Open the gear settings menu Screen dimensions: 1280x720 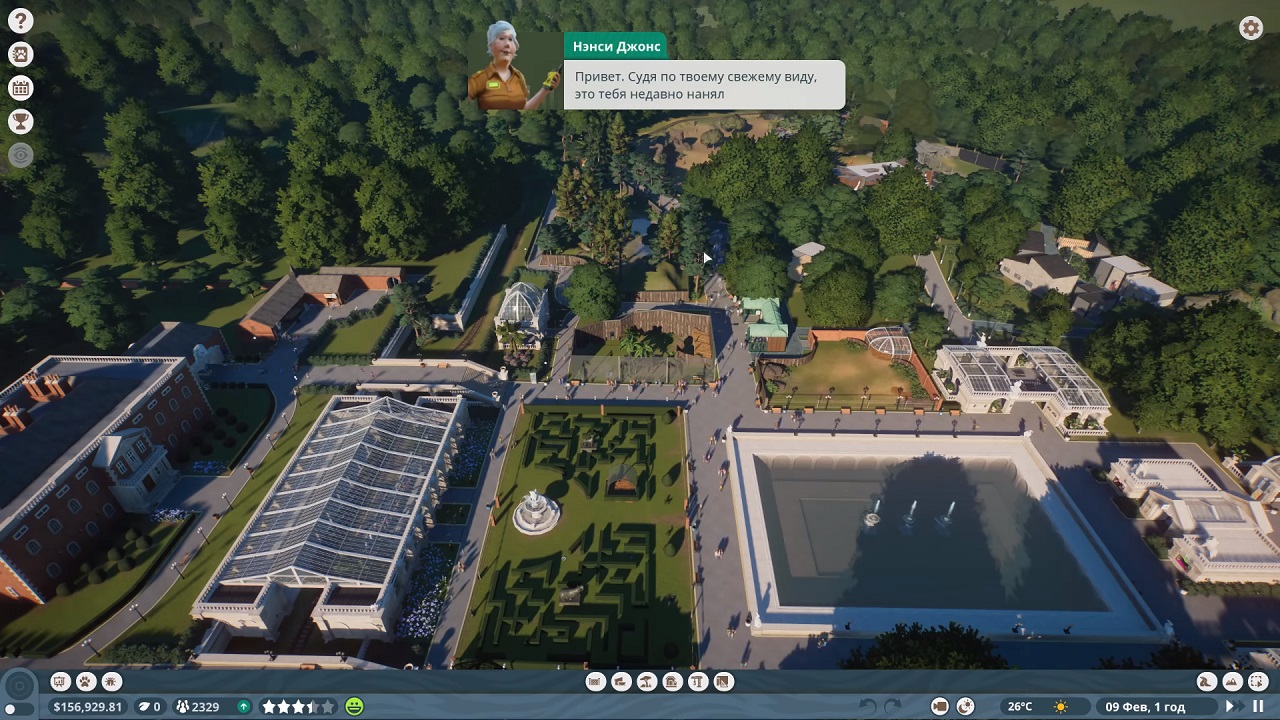[1251, 28]
